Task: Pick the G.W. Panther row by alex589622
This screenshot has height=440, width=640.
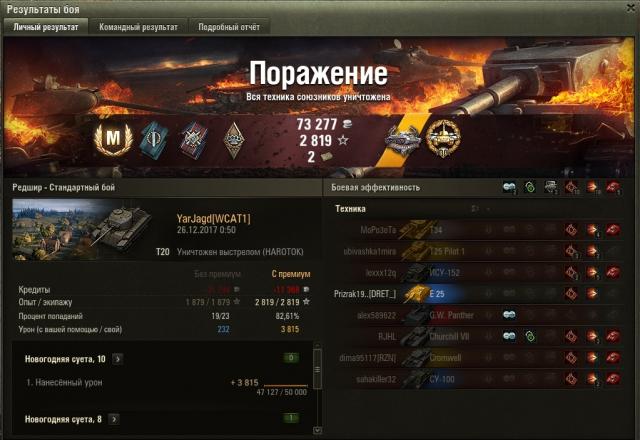Action: 480,314
